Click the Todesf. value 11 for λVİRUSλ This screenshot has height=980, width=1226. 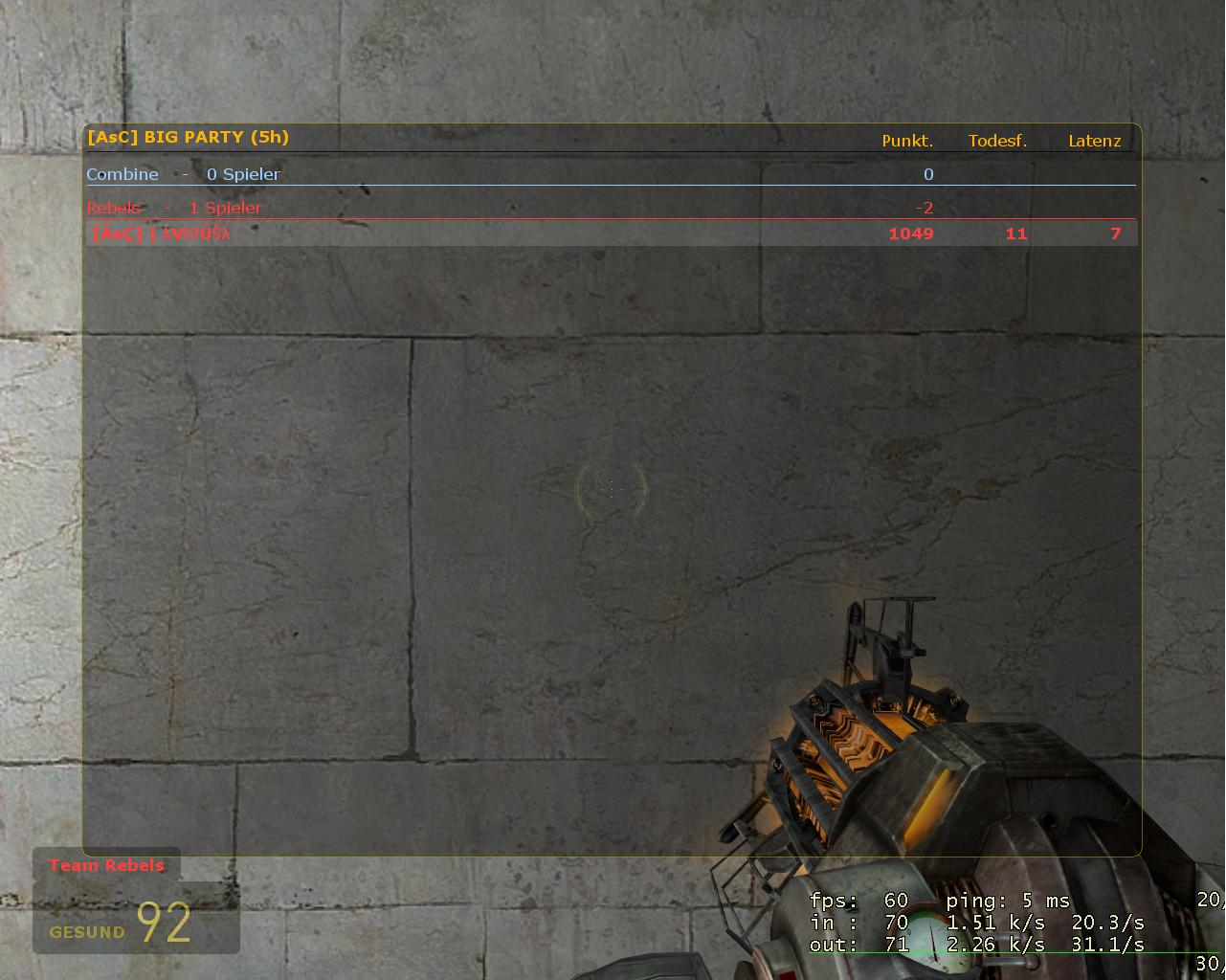point(1016,233)
